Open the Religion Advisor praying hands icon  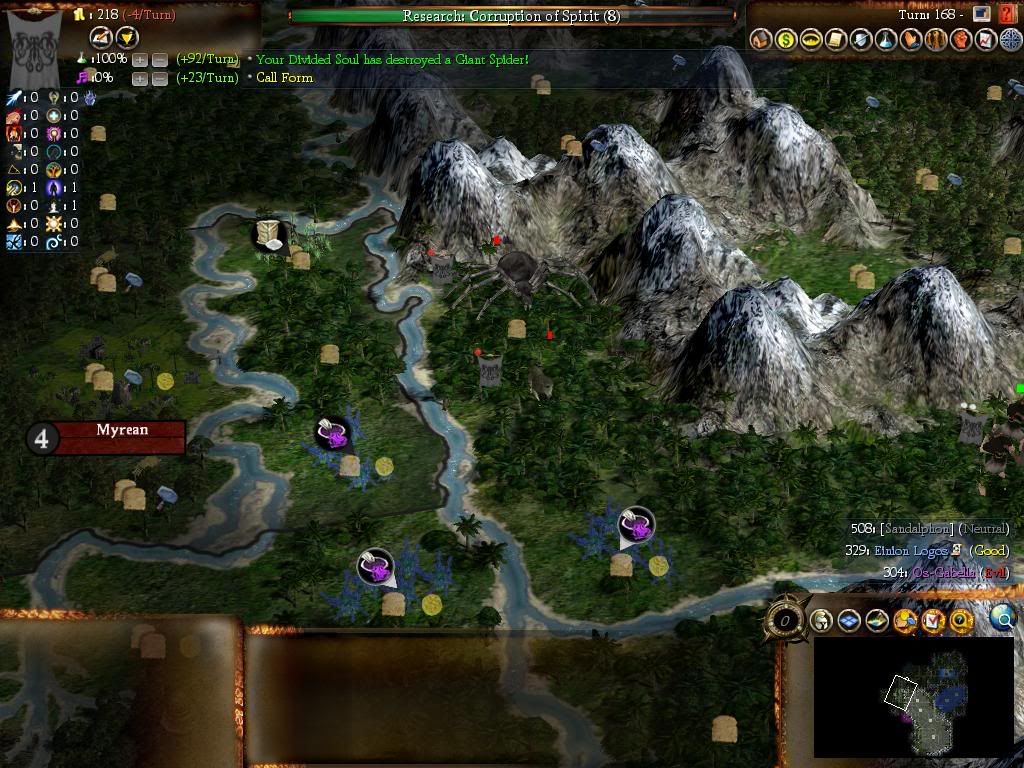pos(911,40)
